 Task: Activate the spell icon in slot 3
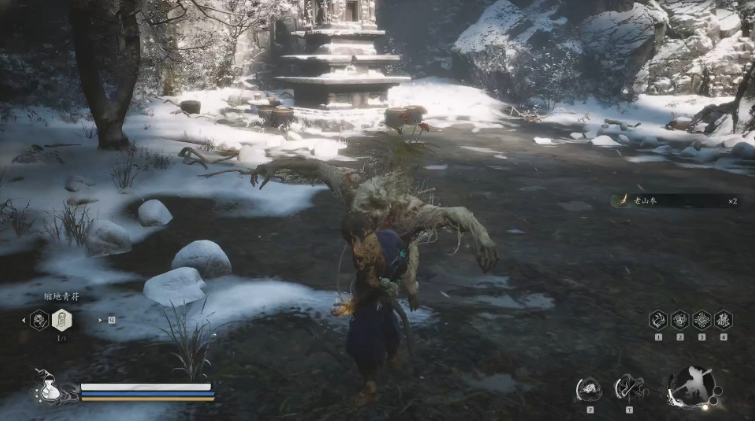click(701, 319)
